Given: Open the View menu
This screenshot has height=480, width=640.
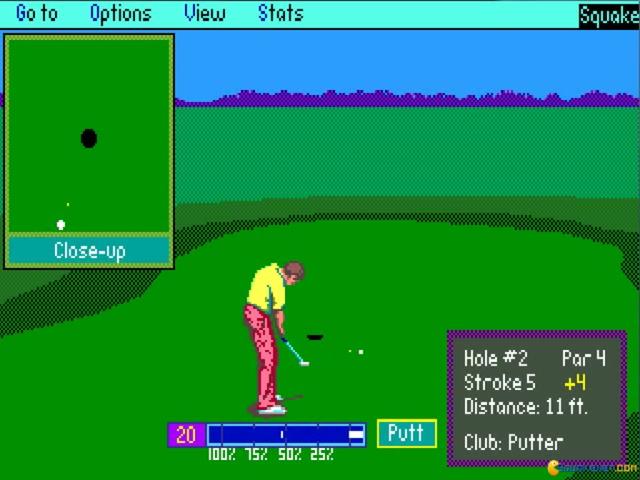Looking at the screenshot, I should 204,14.
